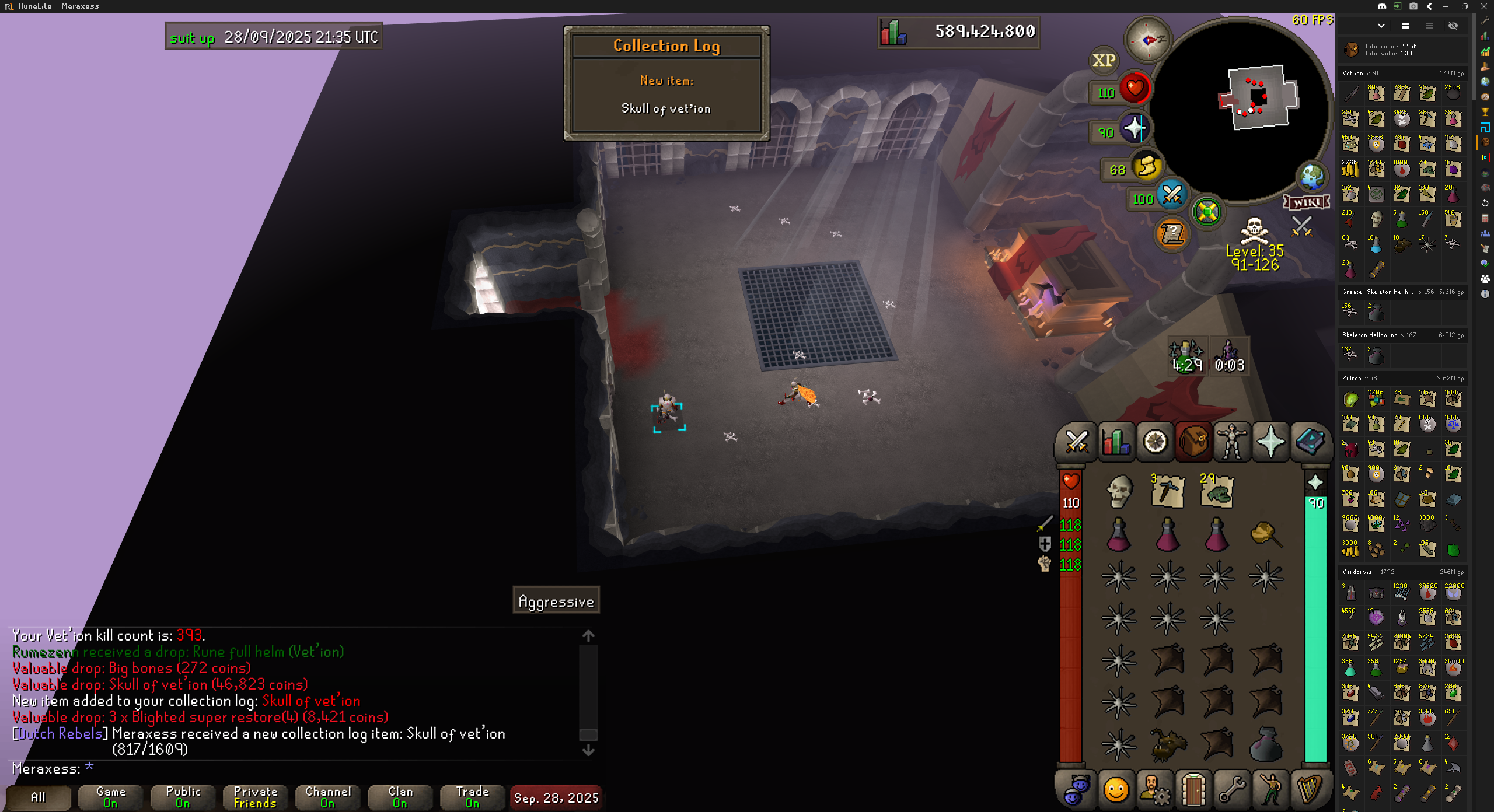The image size is (1494, 812).
Task: Click the special attack orb
Action: point(1171,195)
